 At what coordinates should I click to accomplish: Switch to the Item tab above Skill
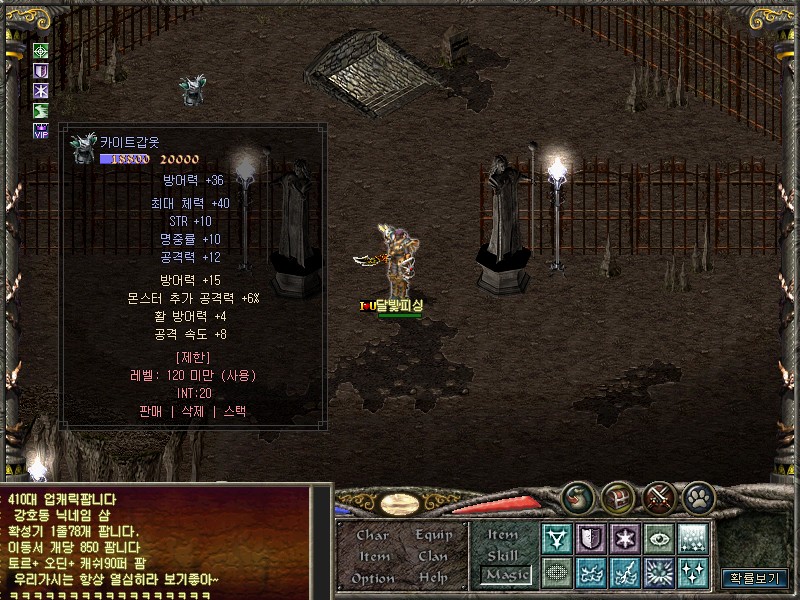[x=503, y=534]
